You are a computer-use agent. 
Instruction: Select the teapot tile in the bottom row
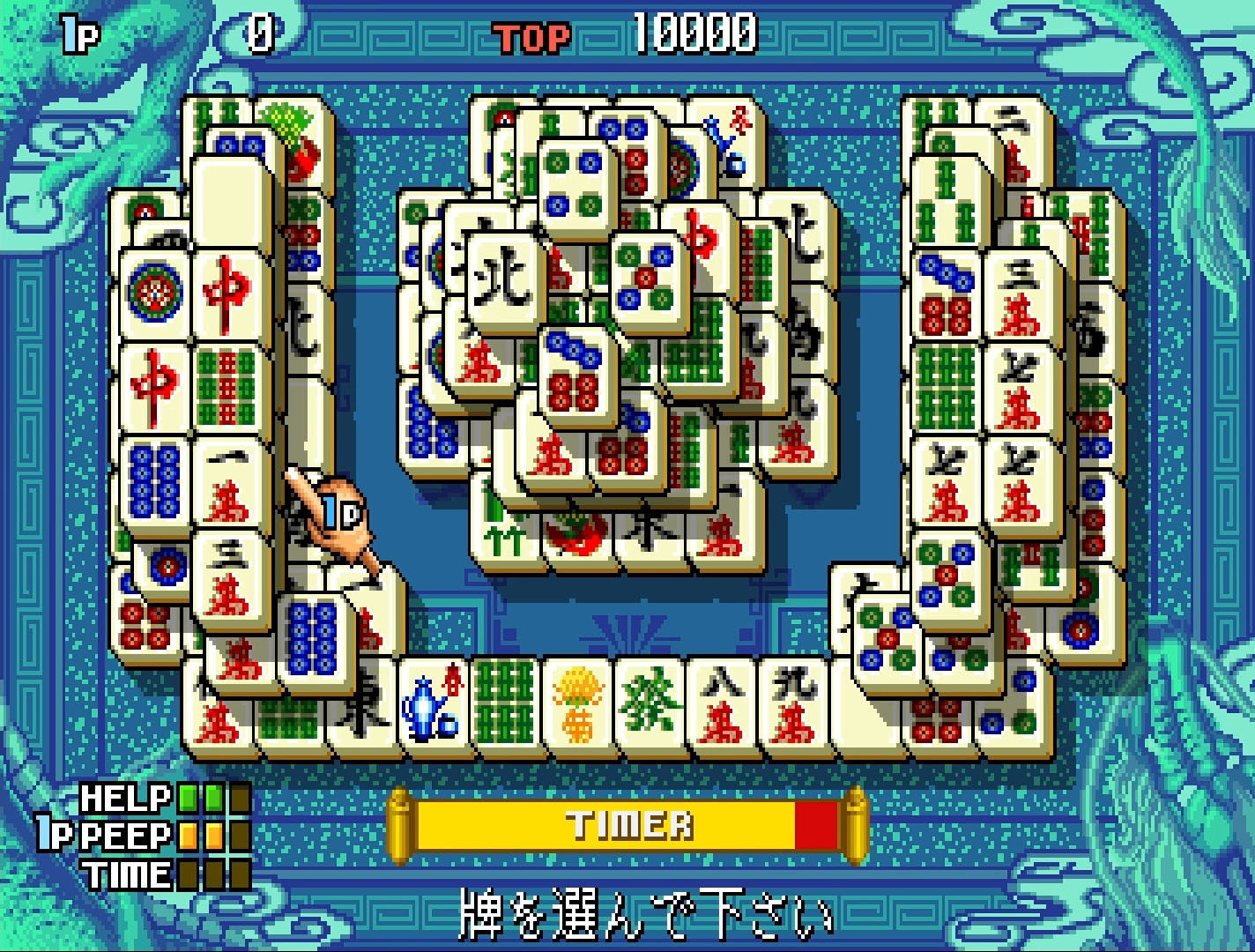point(431,707)
